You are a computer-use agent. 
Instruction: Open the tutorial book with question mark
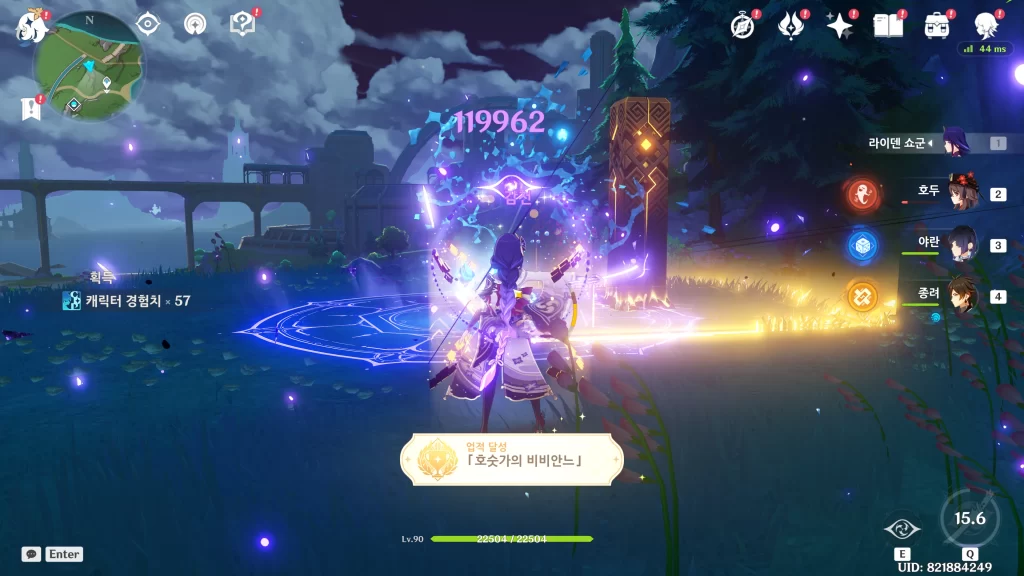[x=241, y=23]
